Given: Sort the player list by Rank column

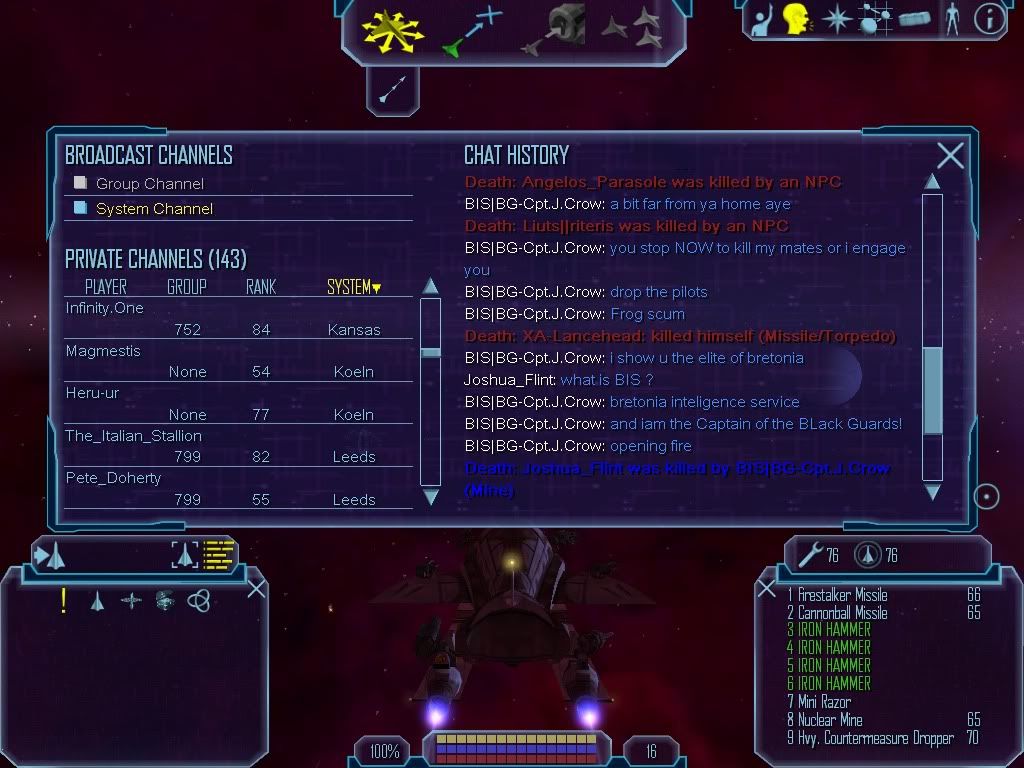Looking at the screenshot, I should [x=261, y=287].
